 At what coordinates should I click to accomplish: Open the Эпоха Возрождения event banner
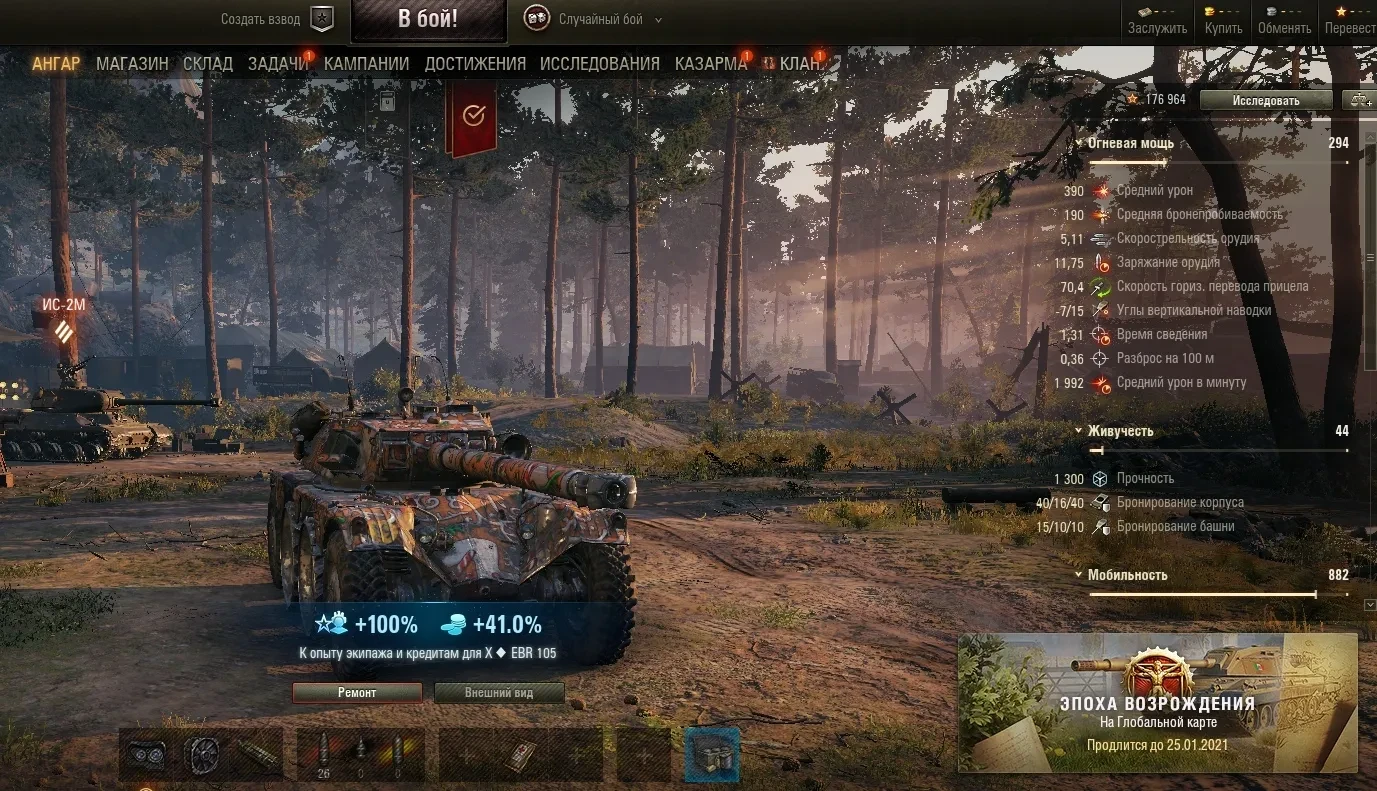click(1157, 703)
